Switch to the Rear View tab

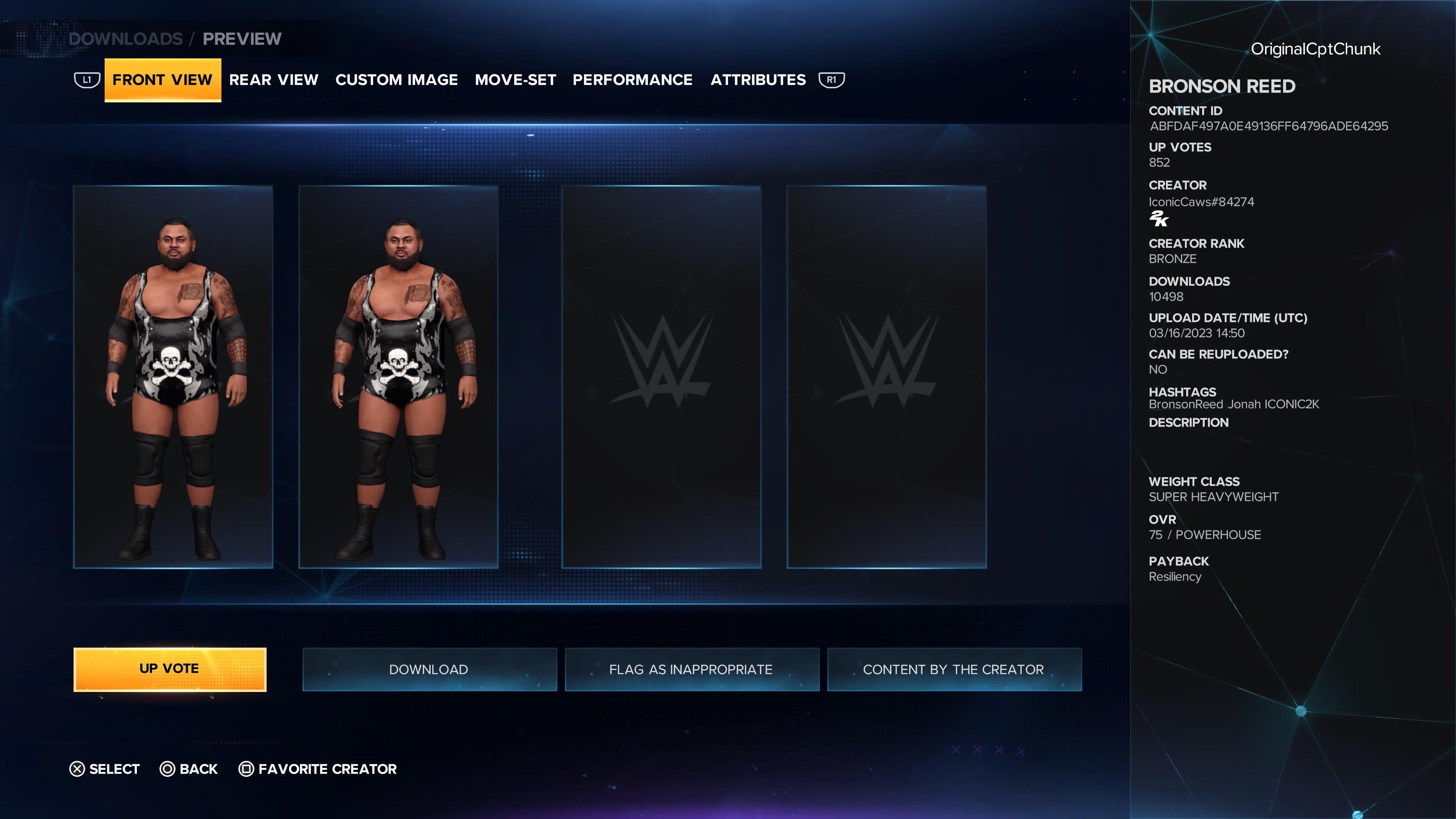click(x=275, y=80)
